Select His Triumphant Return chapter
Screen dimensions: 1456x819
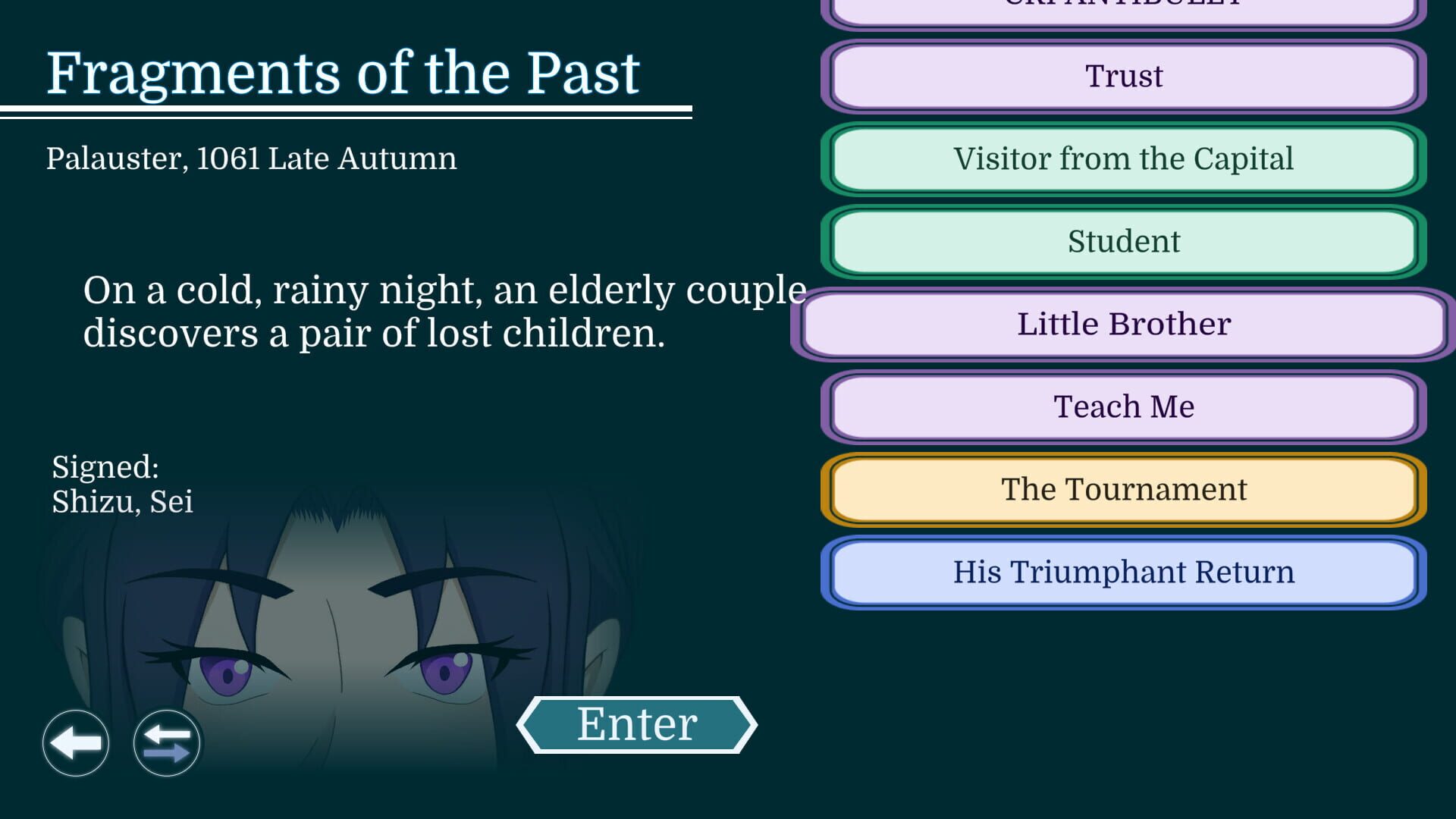click(1125, 573)
